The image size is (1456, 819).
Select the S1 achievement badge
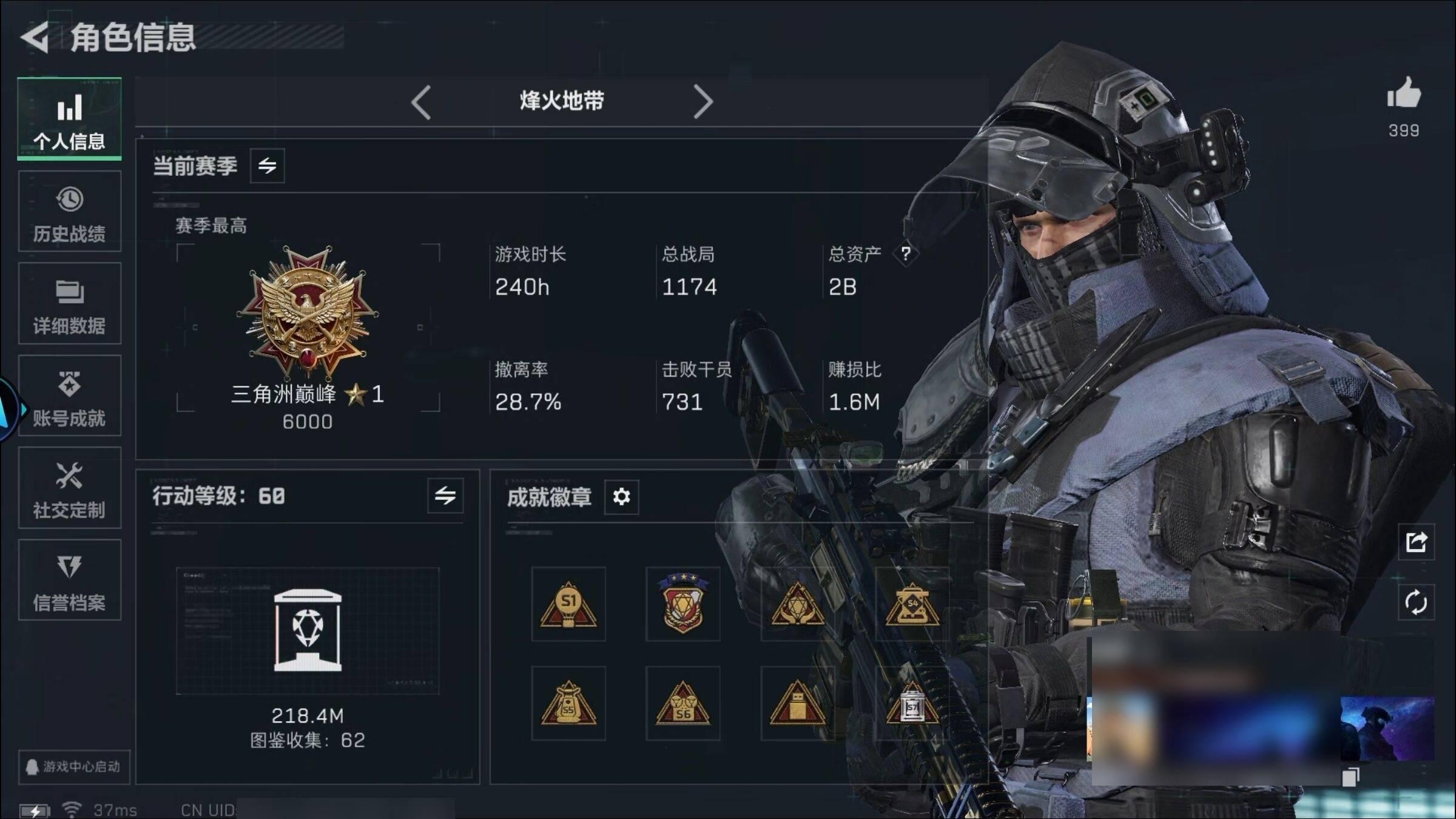[x=568, y=605]
